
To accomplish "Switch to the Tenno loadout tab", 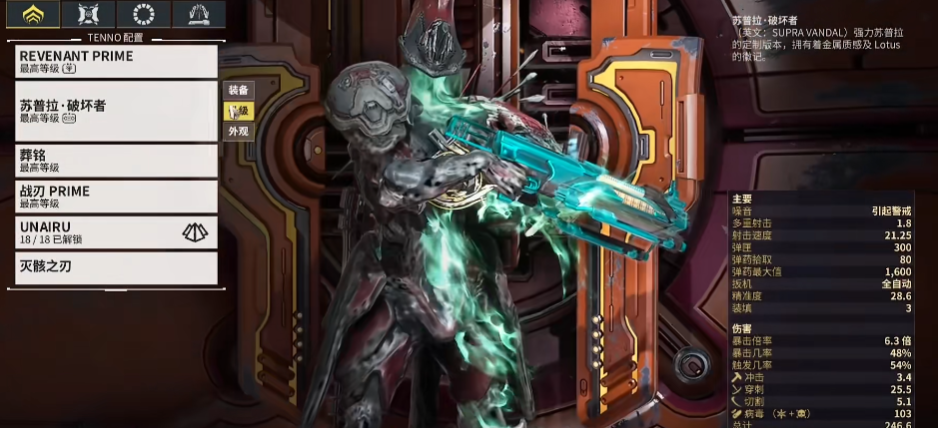I will tap(33, 14).
